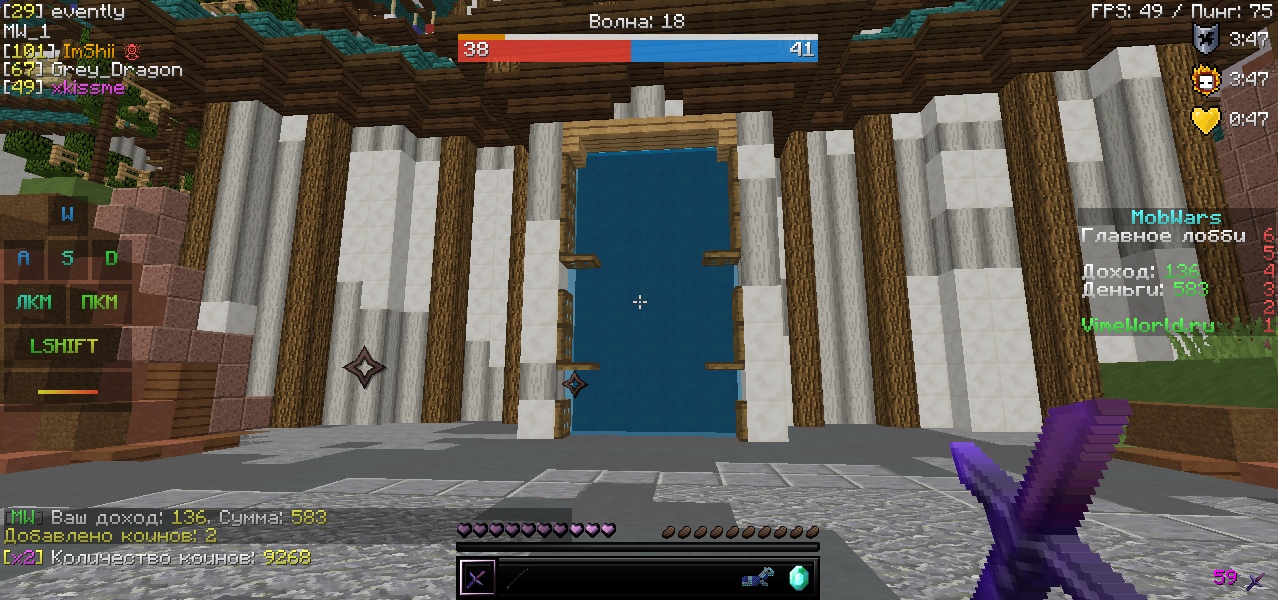Select the emerald hotbar slot
The width and height of the screenshot is (1278, 600).
tap(797, 578)
